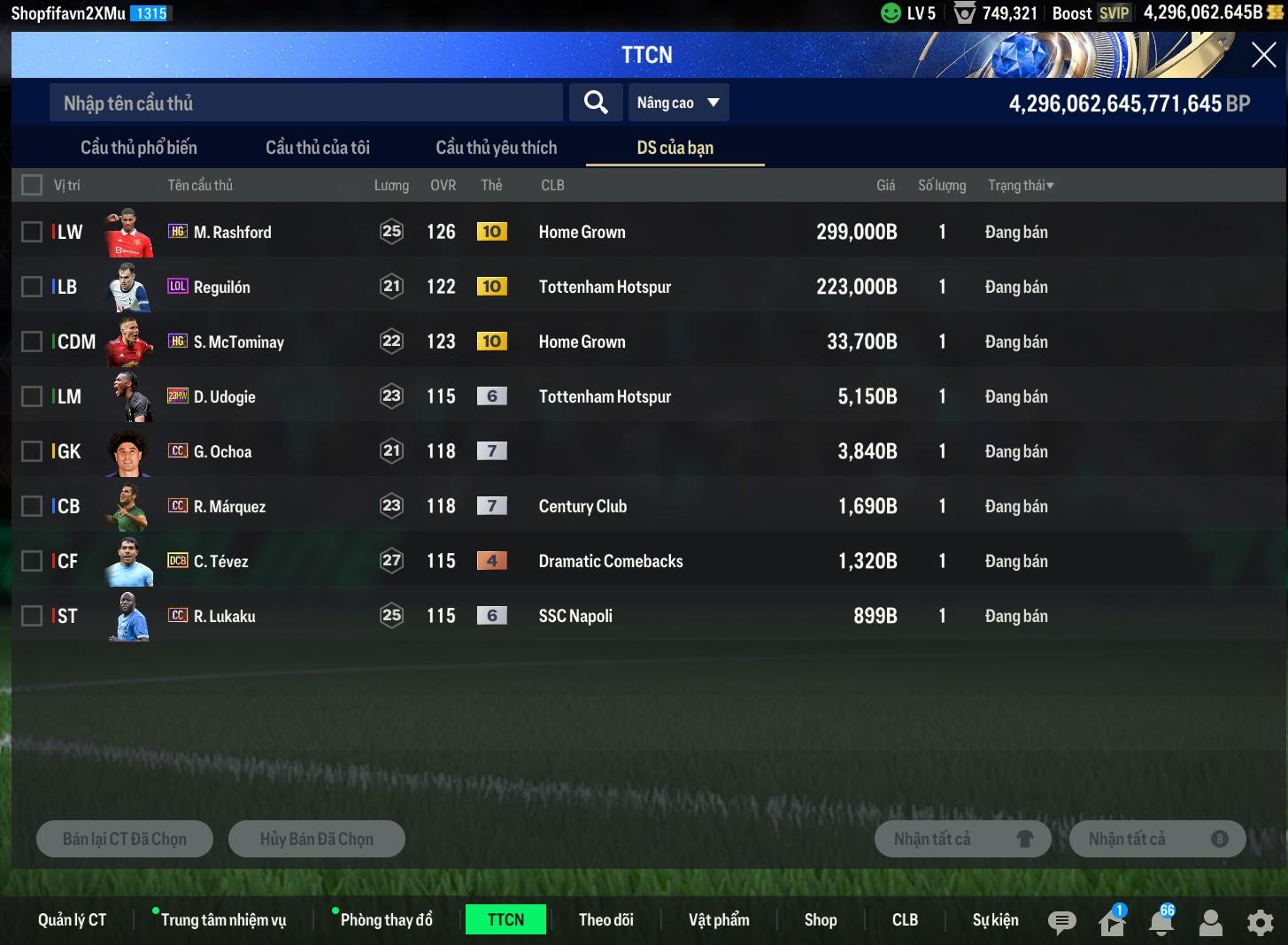Switch to Cầu thủ phổ biến tab
Screen dimensions: 1288x945
click(139, 148)
